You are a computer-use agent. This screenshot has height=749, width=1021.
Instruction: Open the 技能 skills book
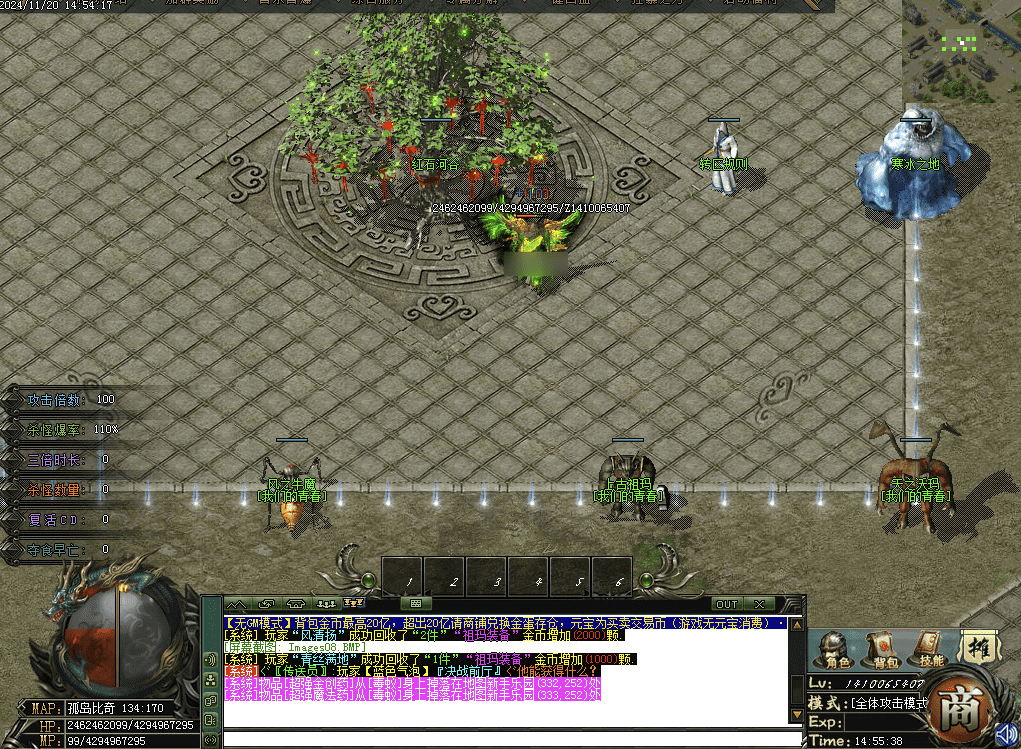[931, 650]
